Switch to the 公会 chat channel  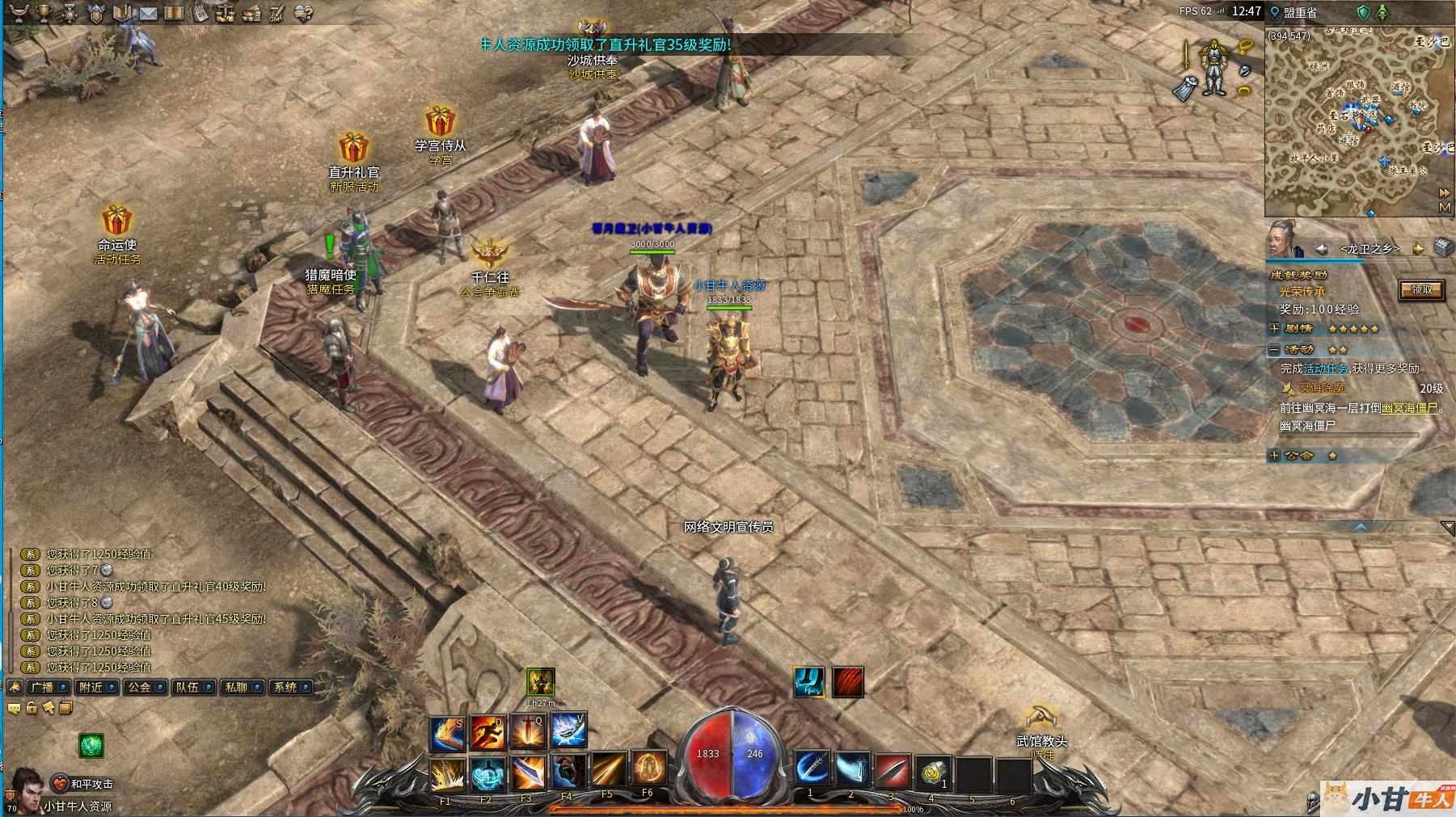(139, 687)
